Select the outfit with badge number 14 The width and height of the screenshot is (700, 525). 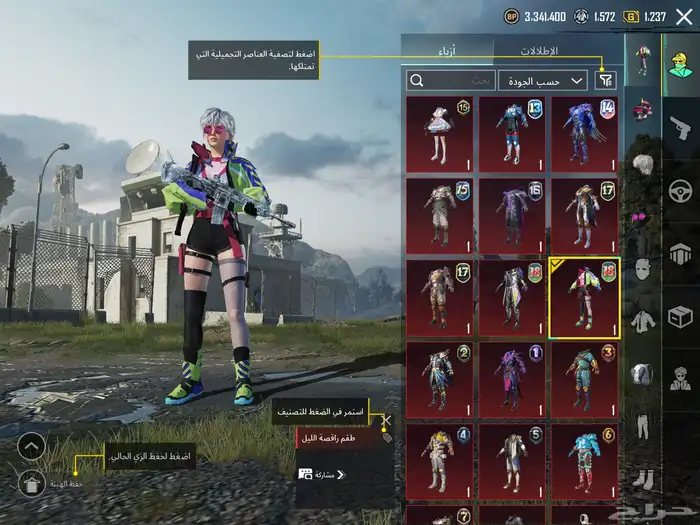click(584, 133)
